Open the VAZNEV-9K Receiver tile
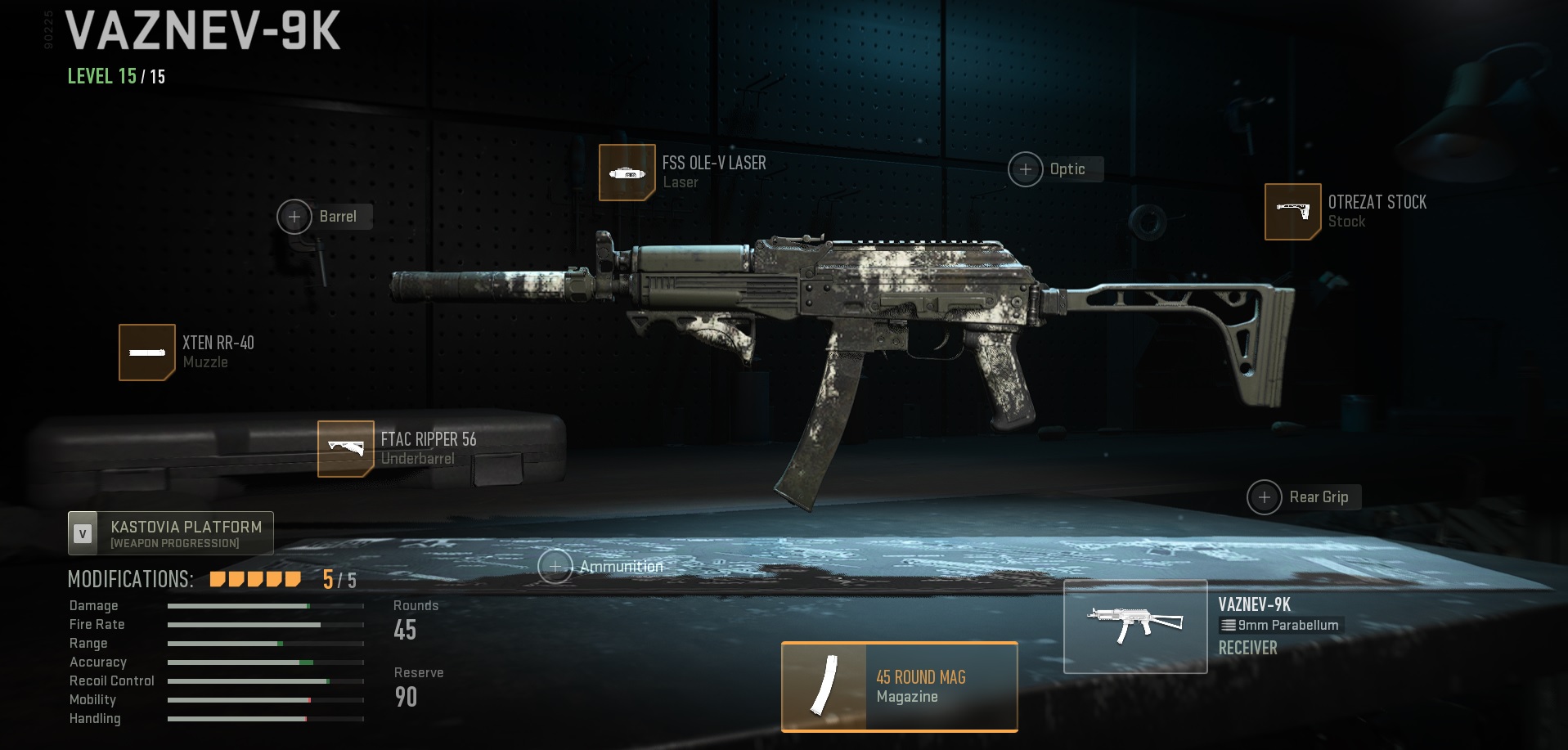The image size is (1568, 750). [x=1135, y=626]
